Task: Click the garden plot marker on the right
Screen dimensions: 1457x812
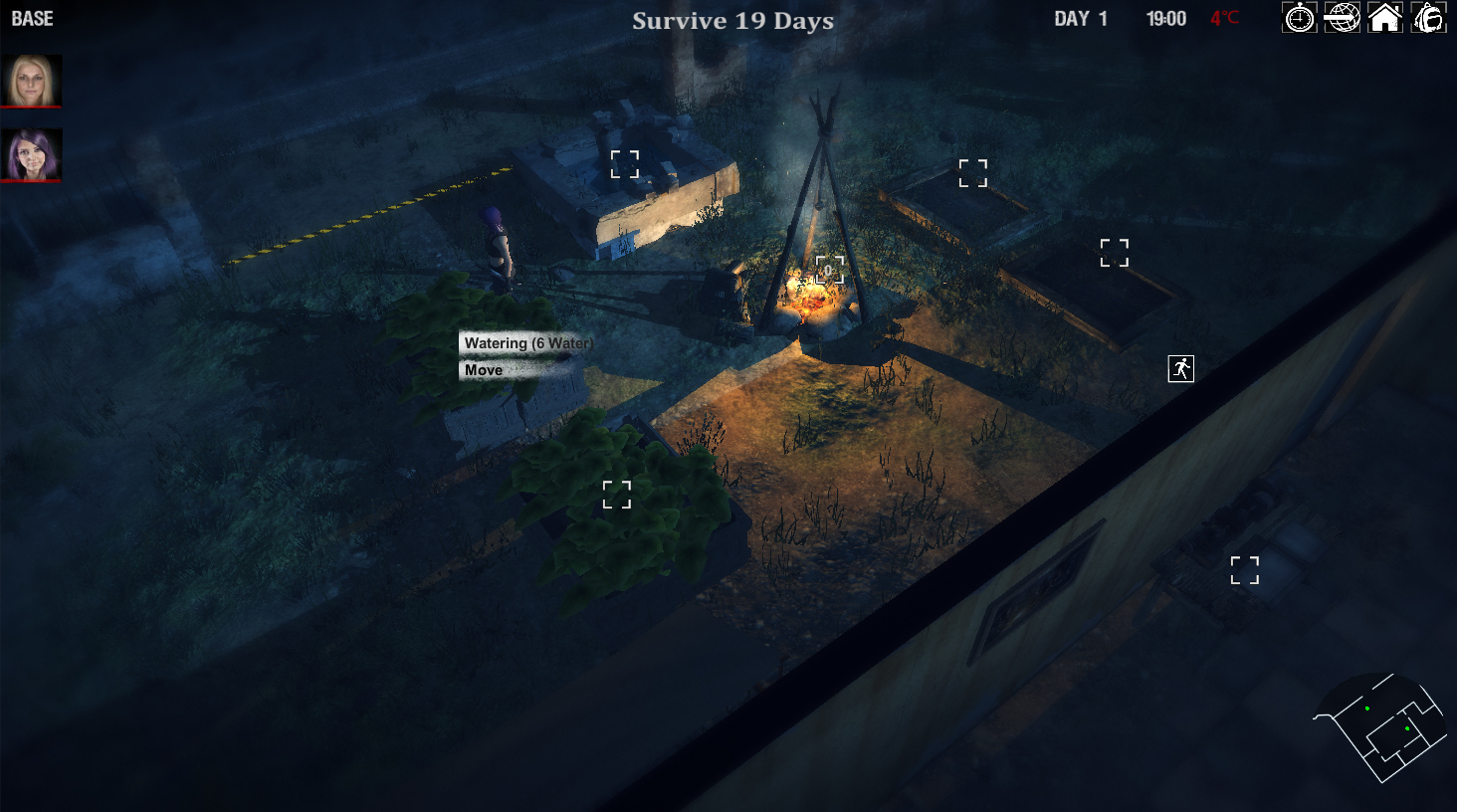Action: 1115,252
